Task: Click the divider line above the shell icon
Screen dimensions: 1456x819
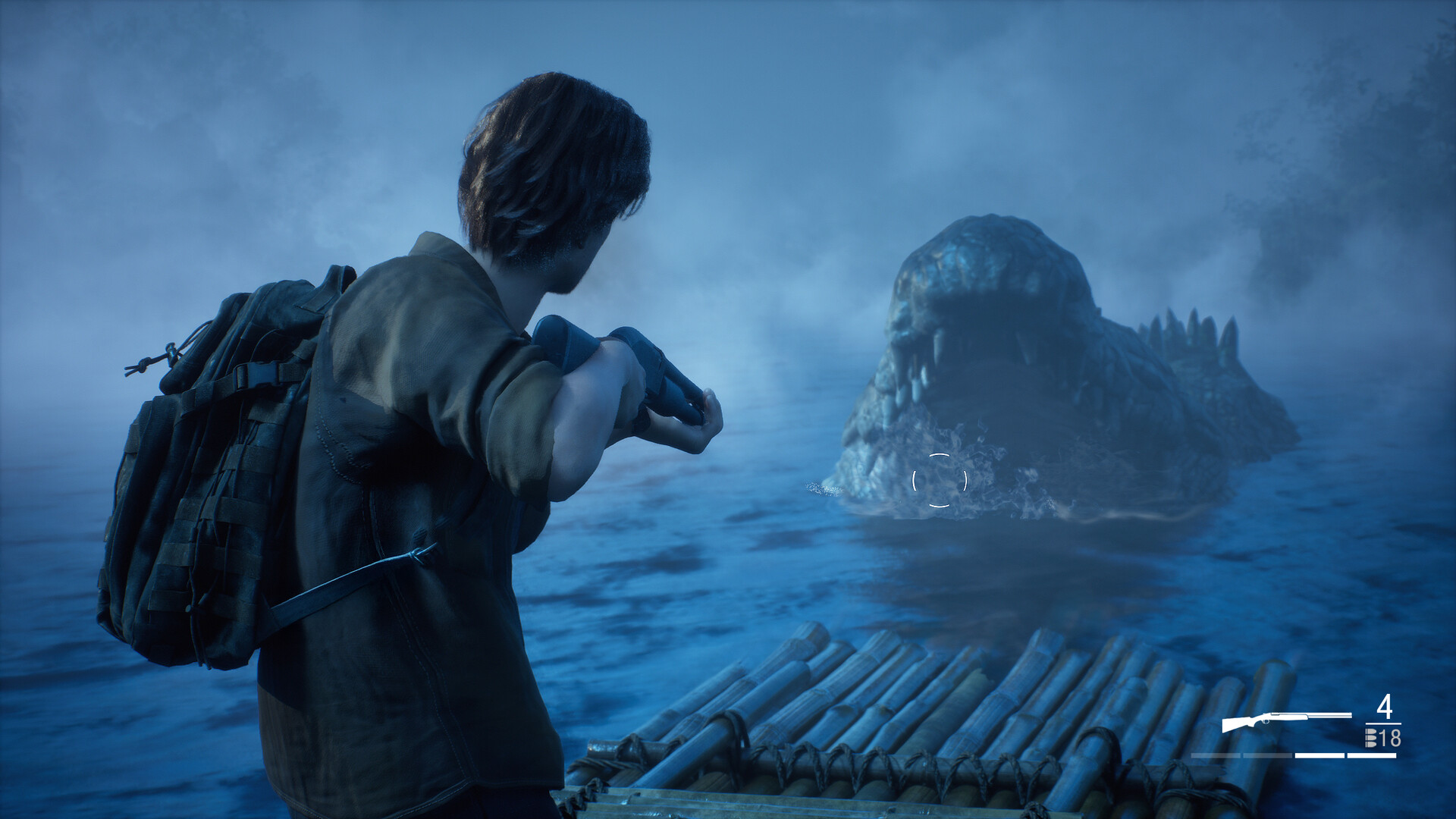Action: [1383, 724]
